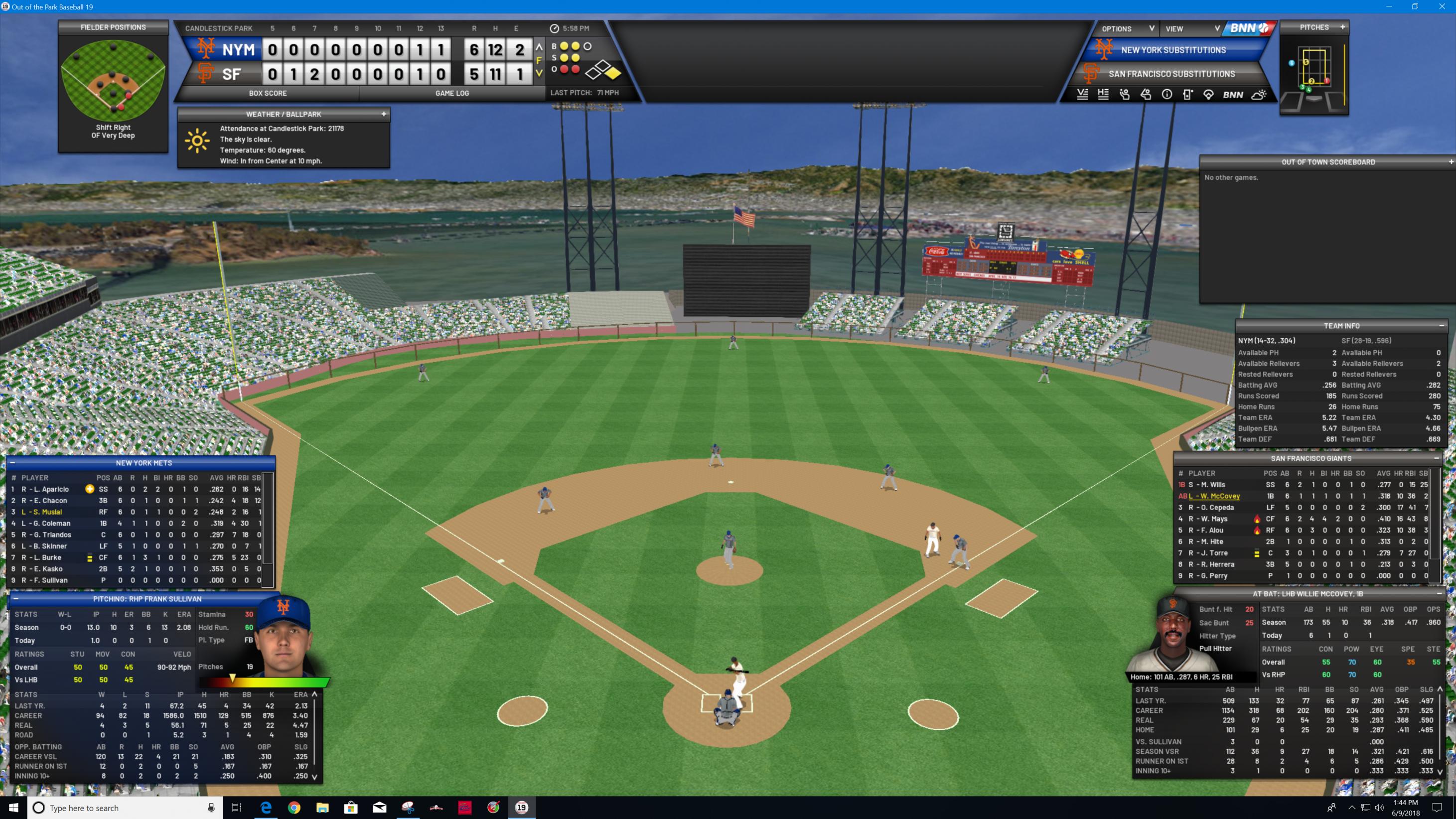Screen dimensions: 1456x819
Task: Open New York Substitutions
Action: [x=1173, y=50]
